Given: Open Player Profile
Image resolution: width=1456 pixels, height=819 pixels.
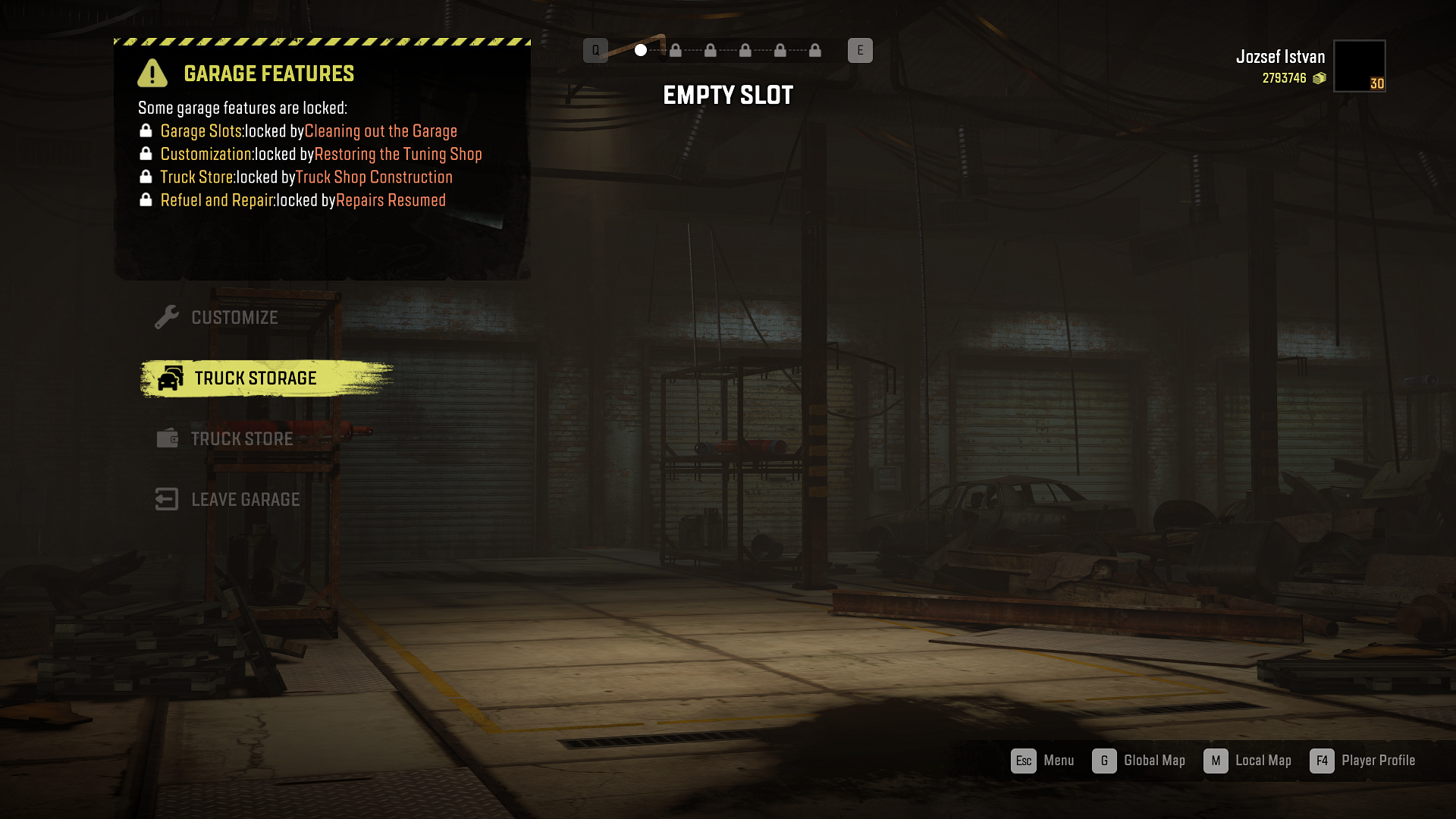Looking at the screenshot, I should tap(1363, 761).
